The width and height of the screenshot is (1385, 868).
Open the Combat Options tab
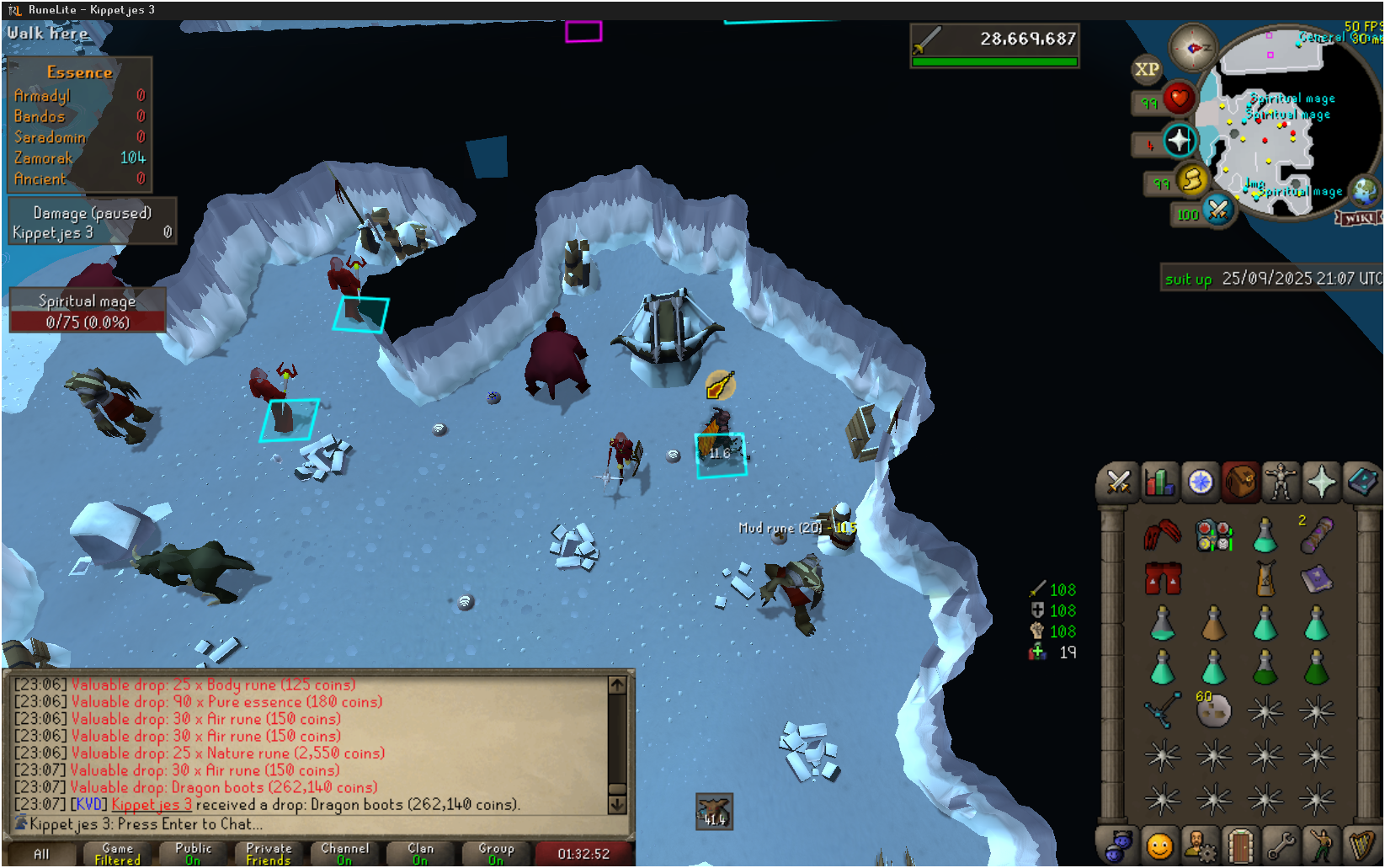tap(1118, 482)
